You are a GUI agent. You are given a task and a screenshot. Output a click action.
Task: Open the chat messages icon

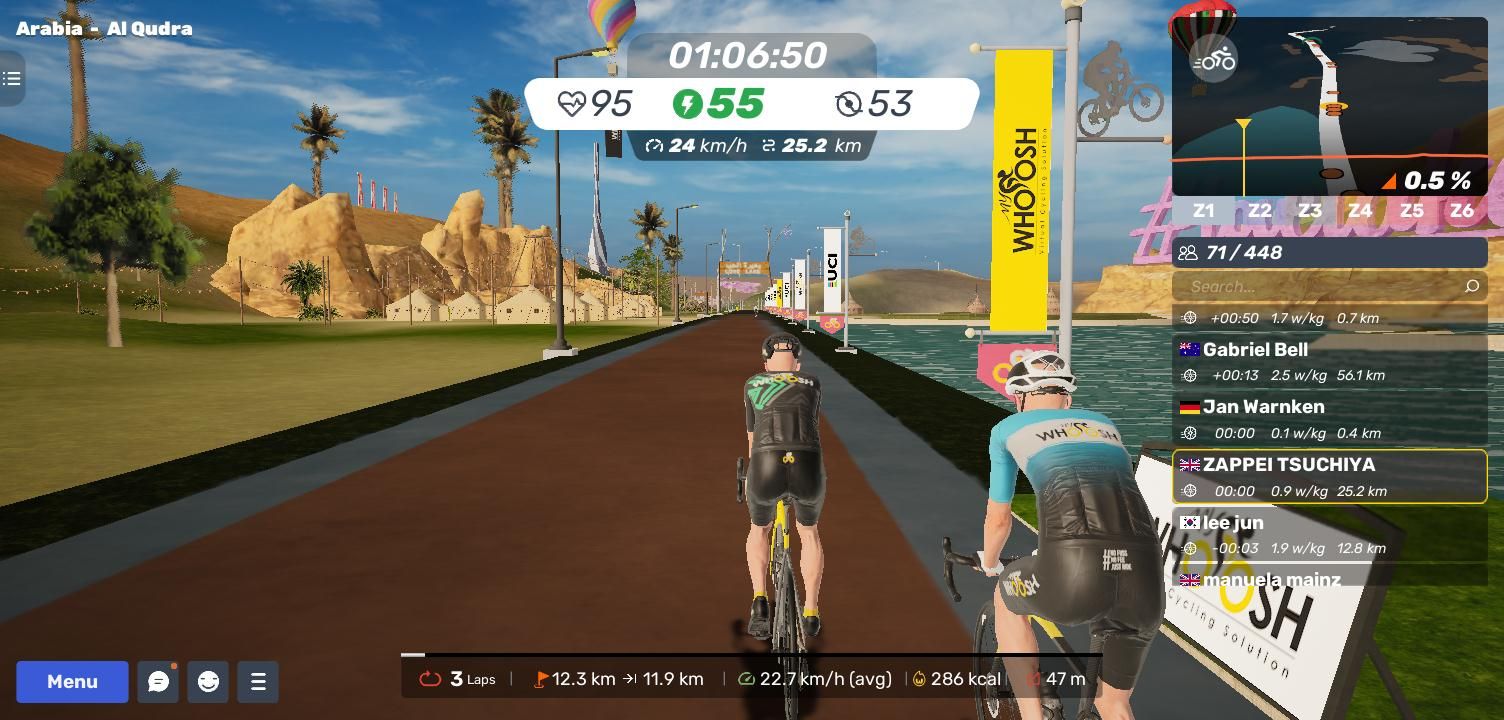(158, 682)
